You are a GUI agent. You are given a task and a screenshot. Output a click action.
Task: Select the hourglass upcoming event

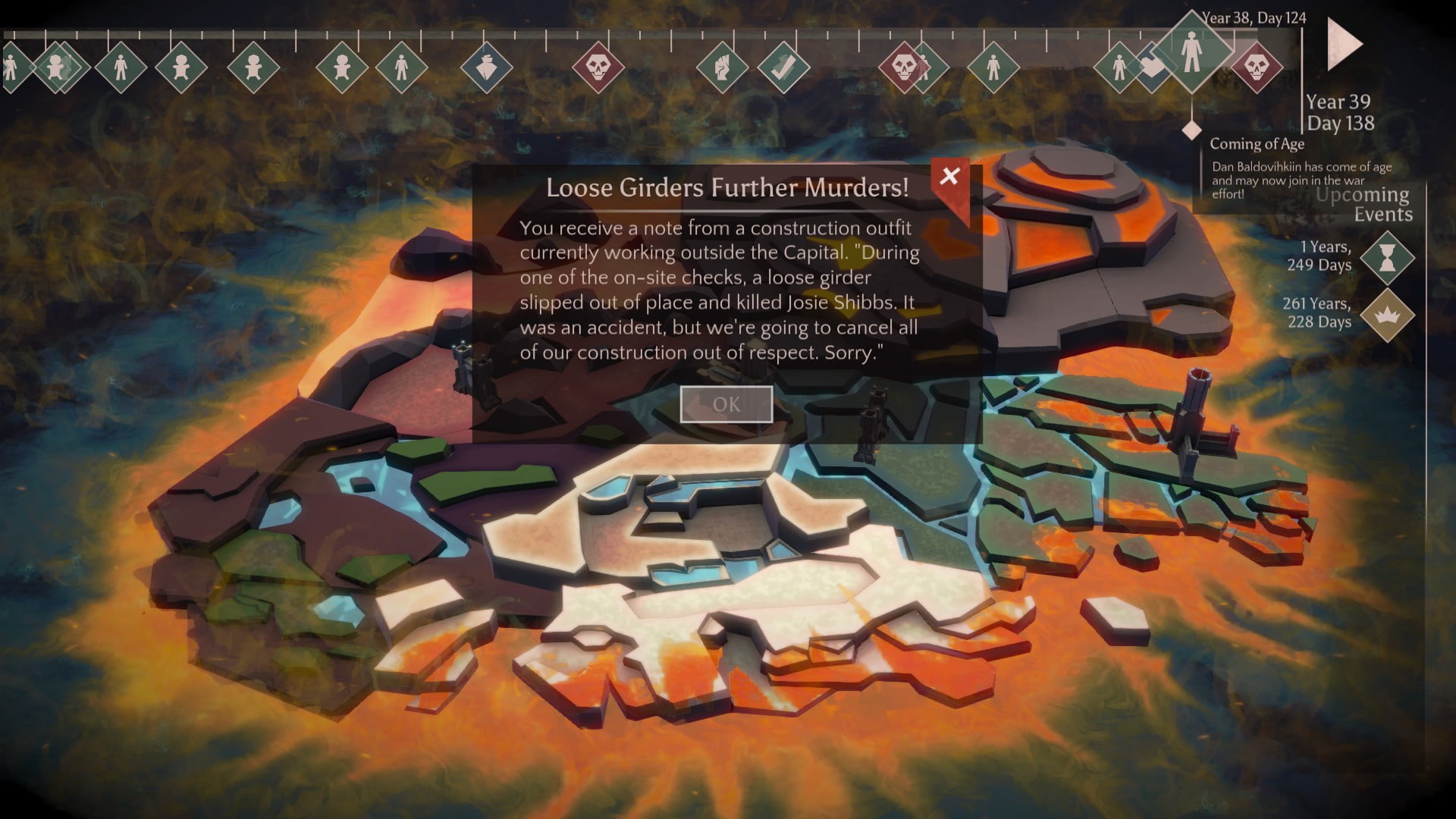(1387, 258)
